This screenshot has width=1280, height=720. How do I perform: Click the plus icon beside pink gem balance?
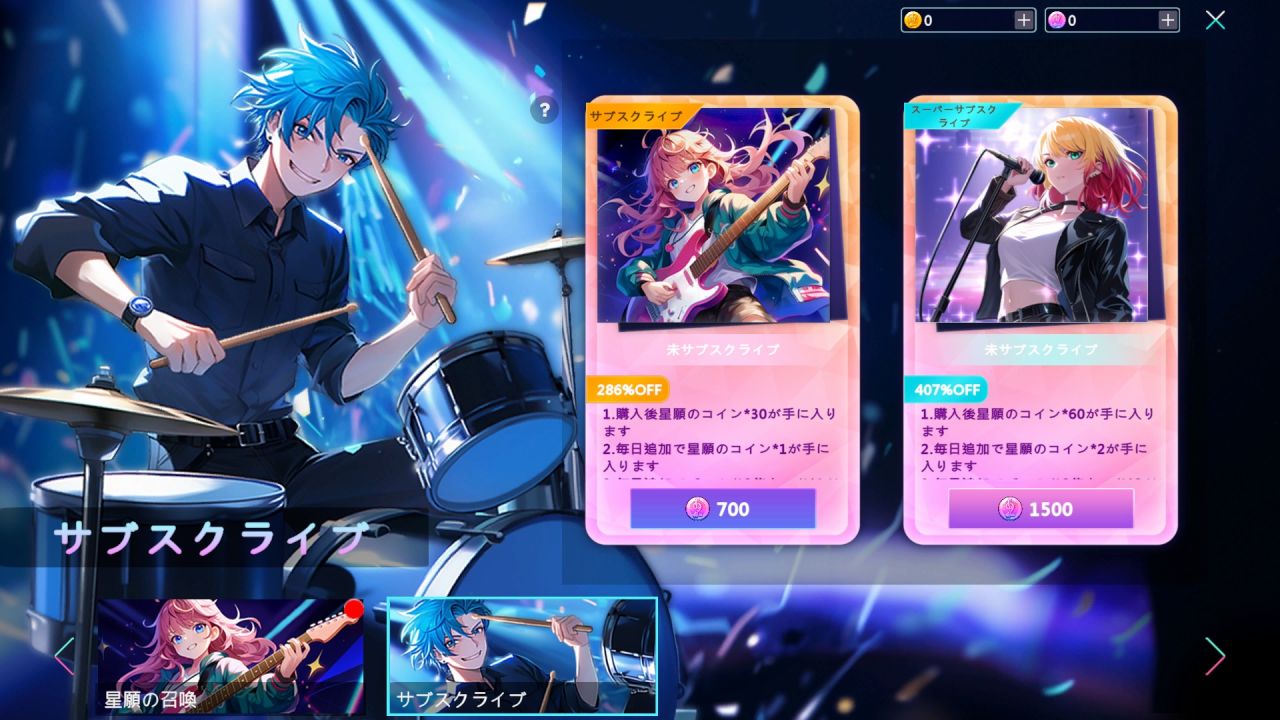coord(1168,19)
